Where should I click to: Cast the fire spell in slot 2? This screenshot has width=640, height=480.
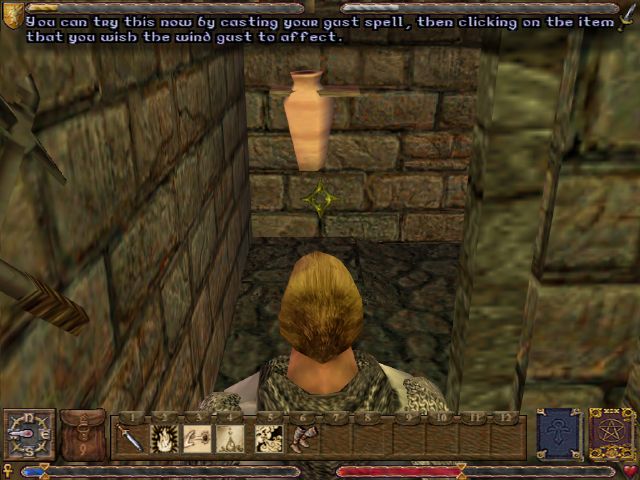(165, 438)
